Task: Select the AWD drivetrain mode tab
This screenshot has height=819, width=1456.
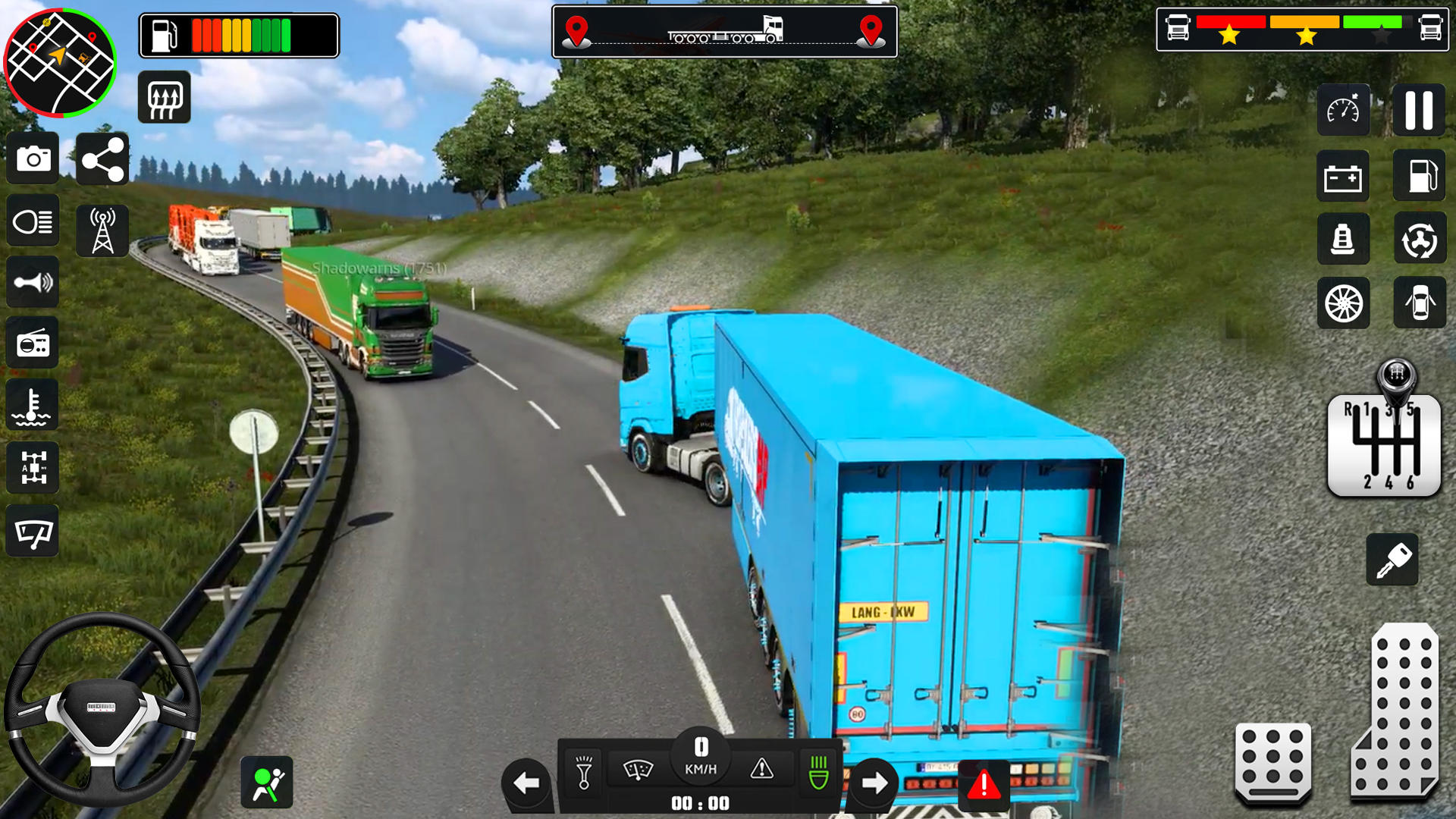Action: [x=32, y=468]
